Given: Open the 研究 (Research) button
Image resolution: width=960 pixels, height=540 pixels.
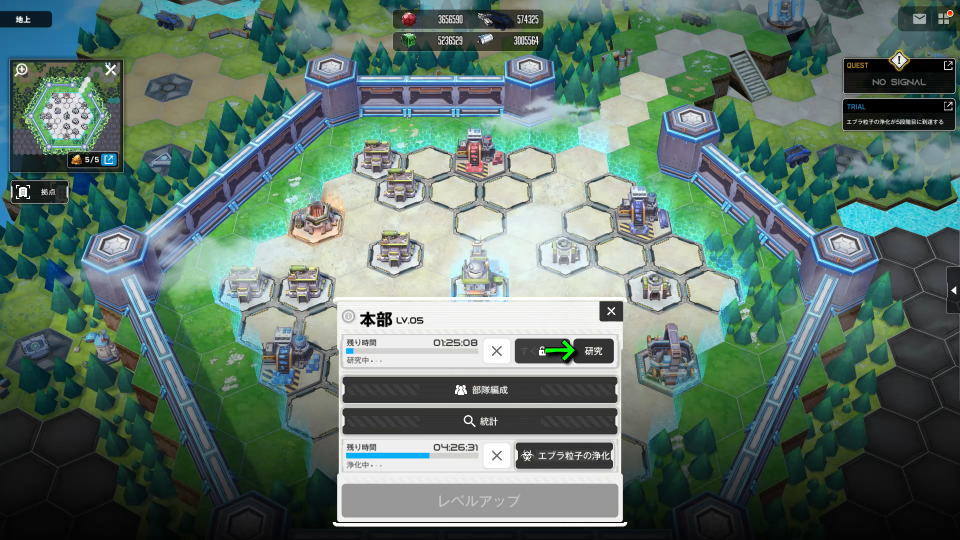Looking at the screenshot, I should click(593, 351).
